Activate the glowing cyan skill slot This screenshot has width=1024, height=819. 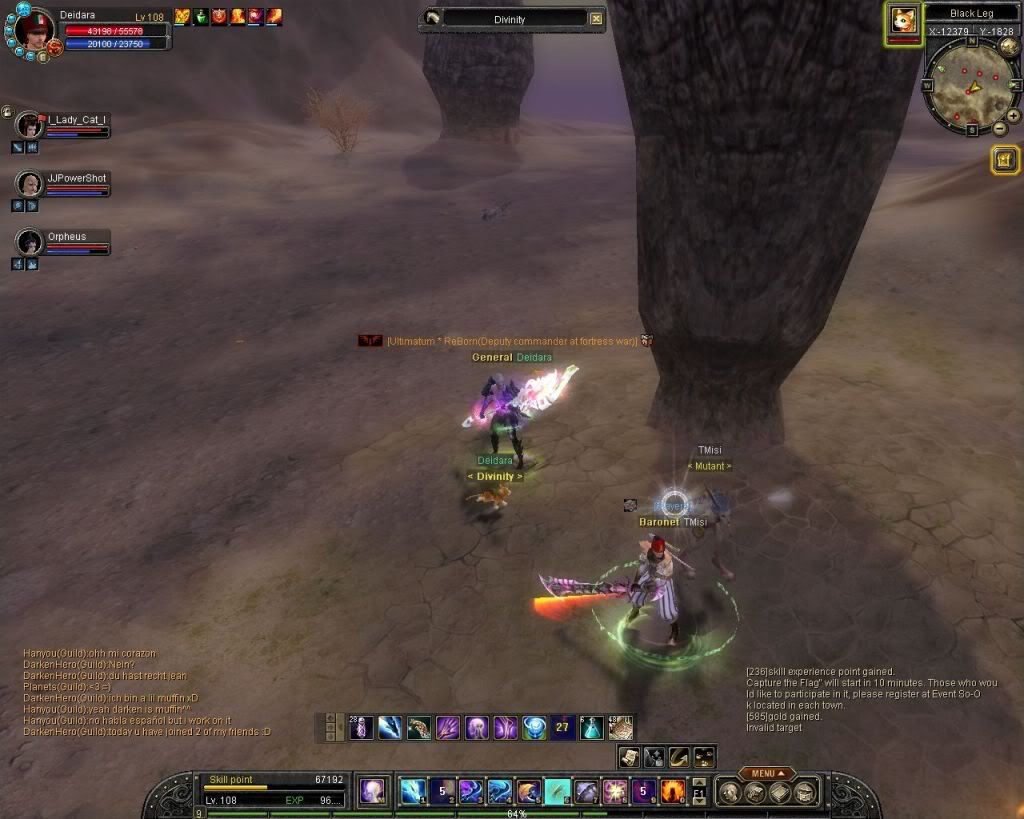tap(557, 791)
